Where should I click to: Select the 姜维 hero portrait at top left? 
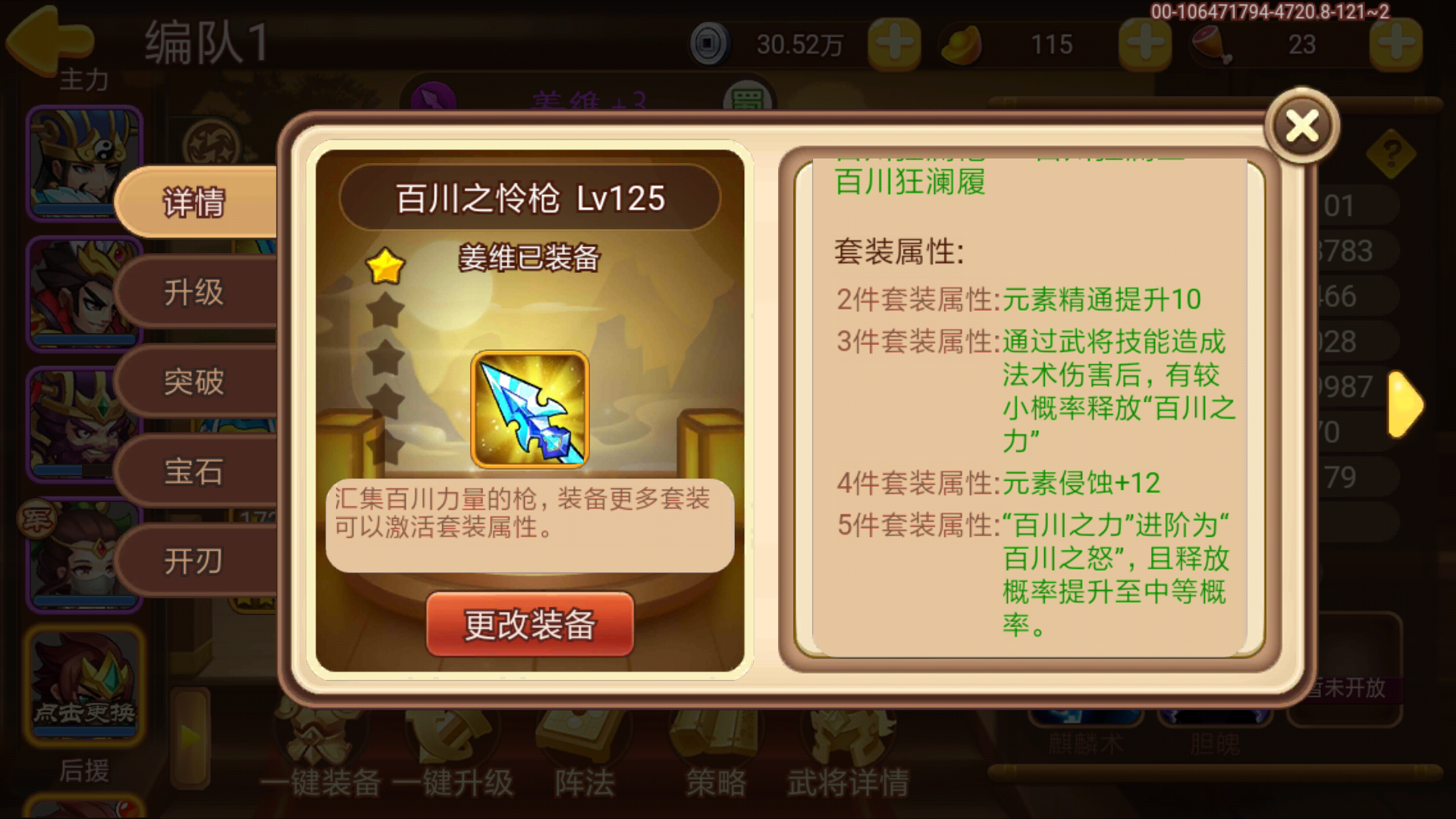coord(83,163)
